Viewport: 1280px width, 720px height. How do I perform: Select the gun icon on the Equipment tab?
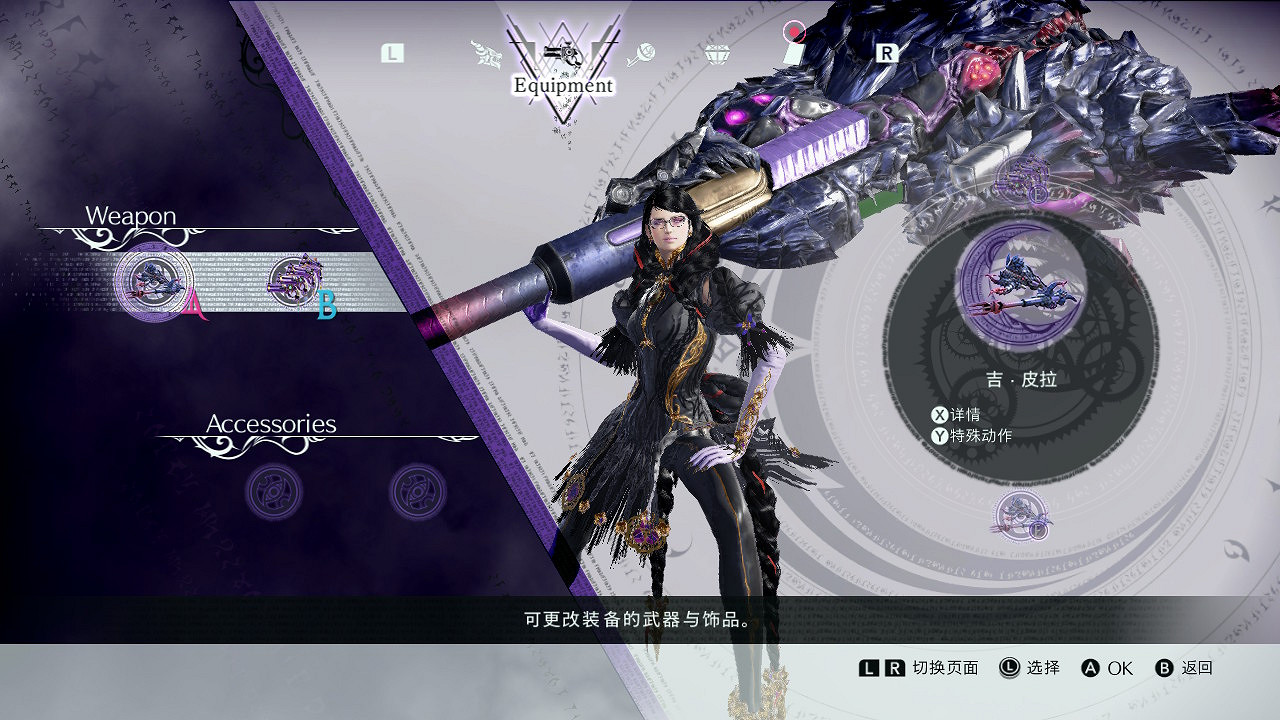click(x=565, y=55)
